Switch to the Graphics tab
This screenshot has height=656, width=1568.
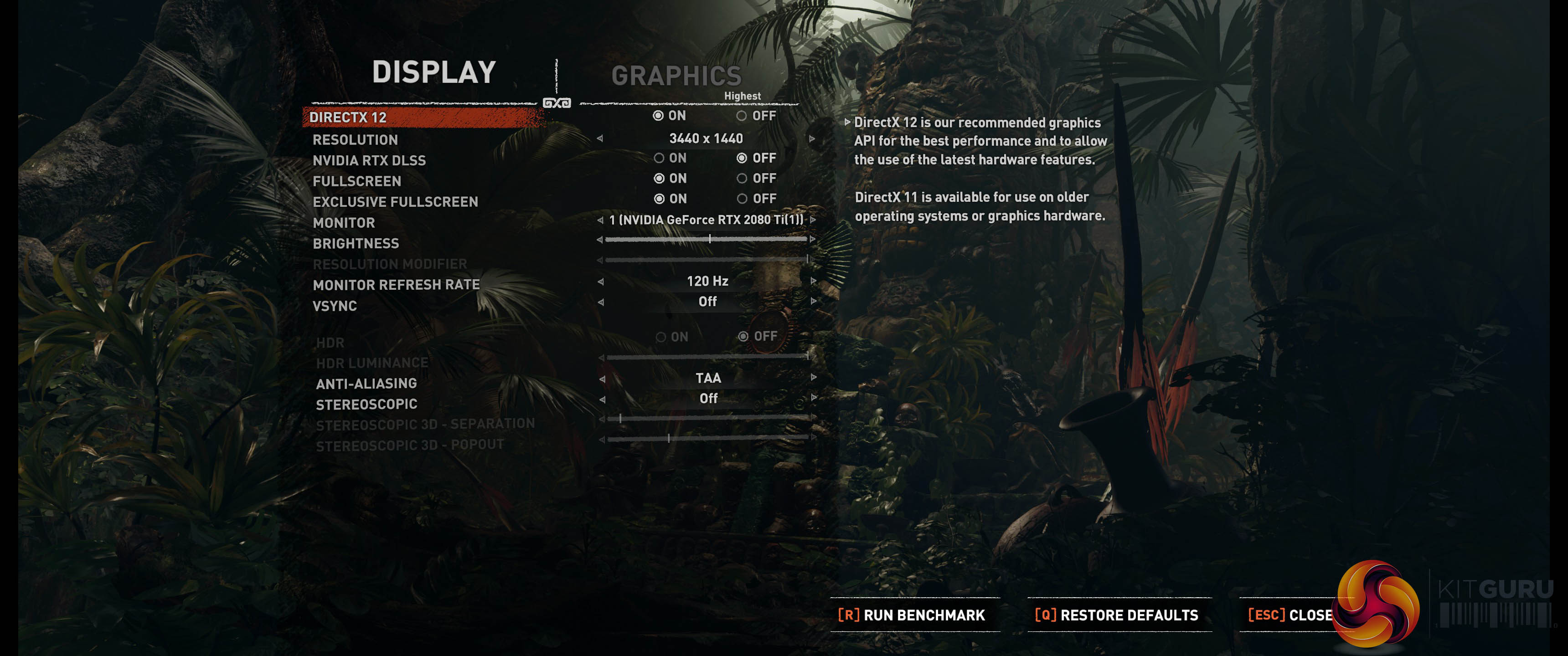676,76
